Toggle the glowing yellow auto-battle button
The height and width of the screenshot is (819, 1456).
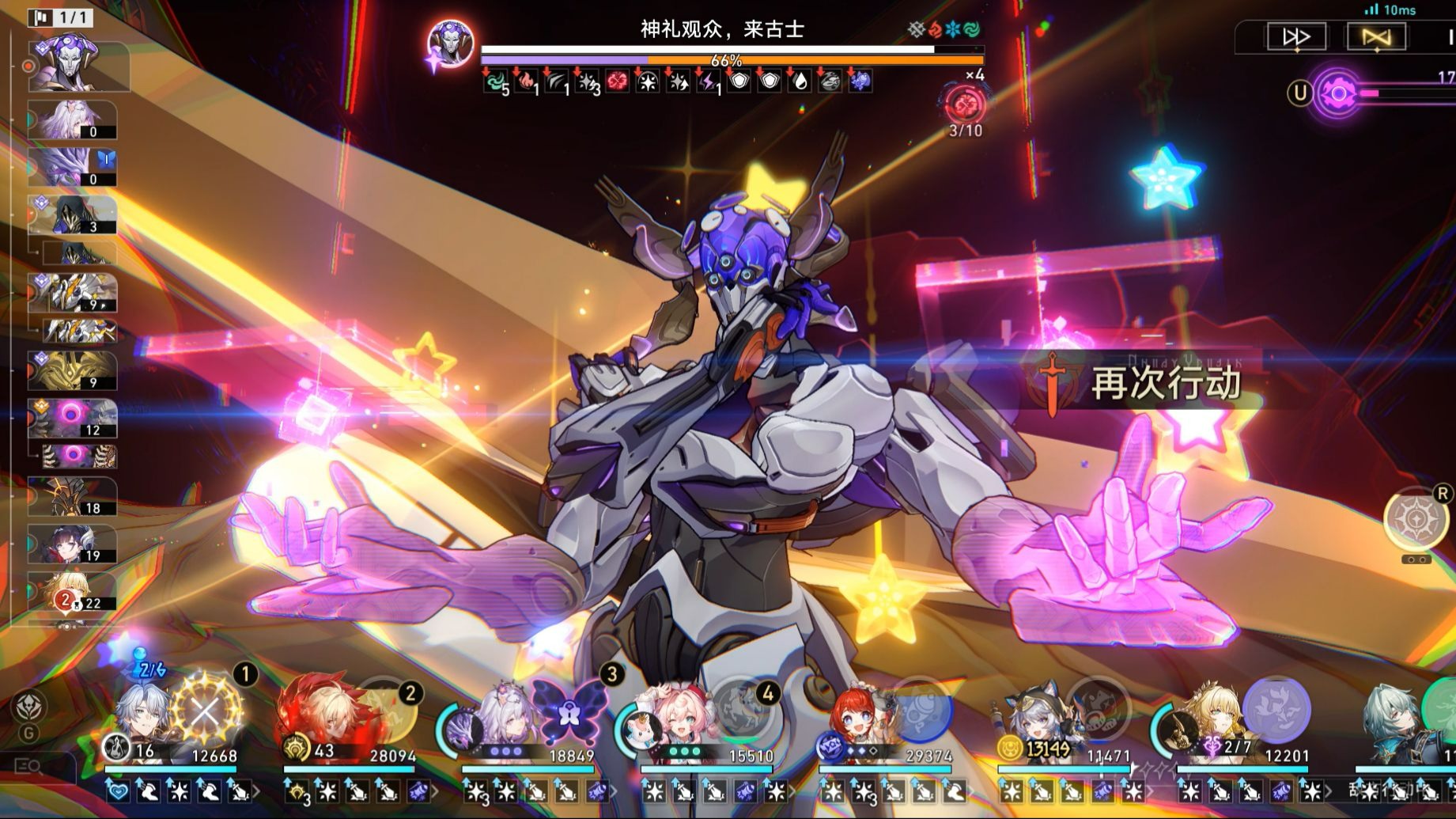(1376, 37)
